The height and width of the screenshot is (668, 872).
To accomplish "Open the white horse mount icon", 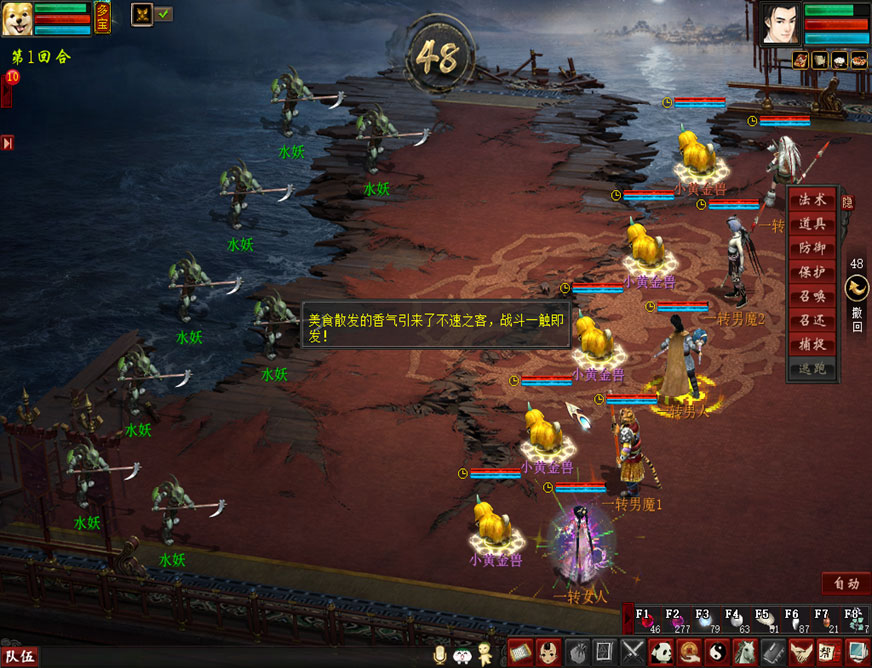I will [745, 653].
